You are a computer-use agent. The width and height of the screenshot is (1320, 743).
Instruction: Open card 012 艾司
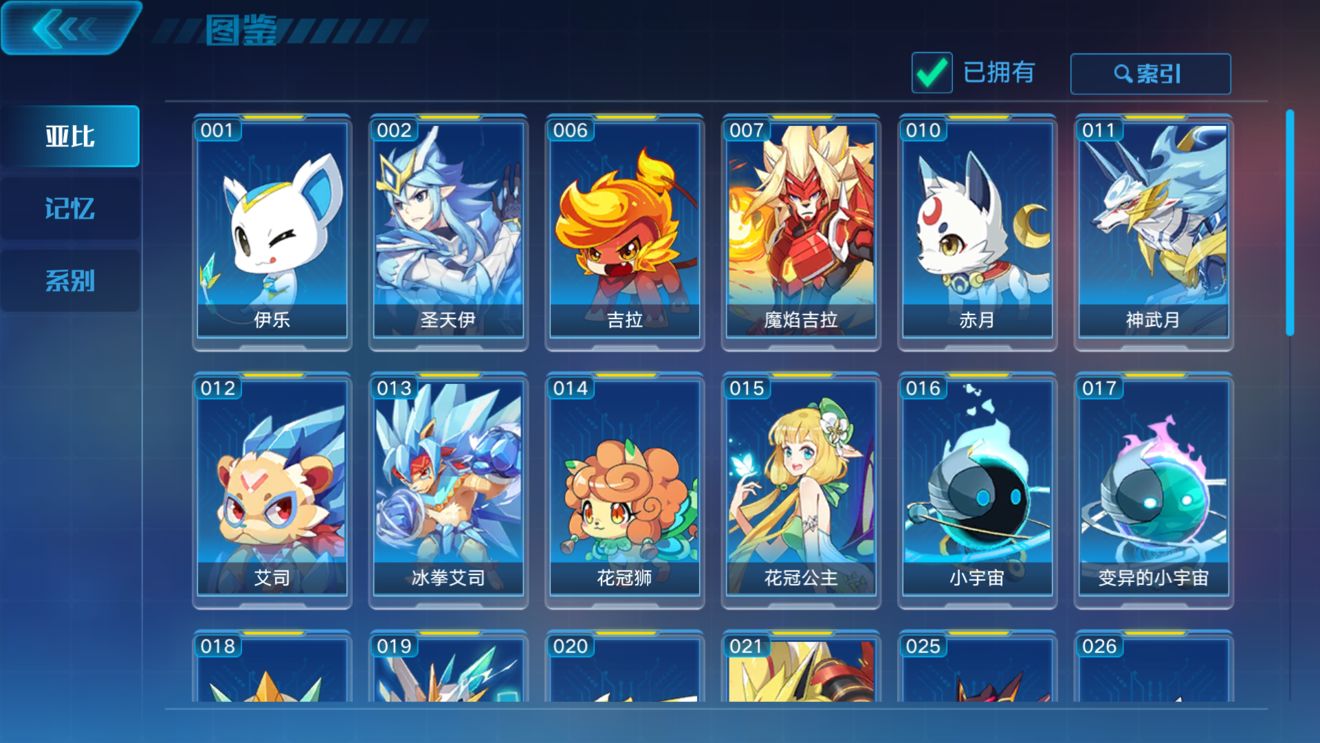[x=270, y=490]
